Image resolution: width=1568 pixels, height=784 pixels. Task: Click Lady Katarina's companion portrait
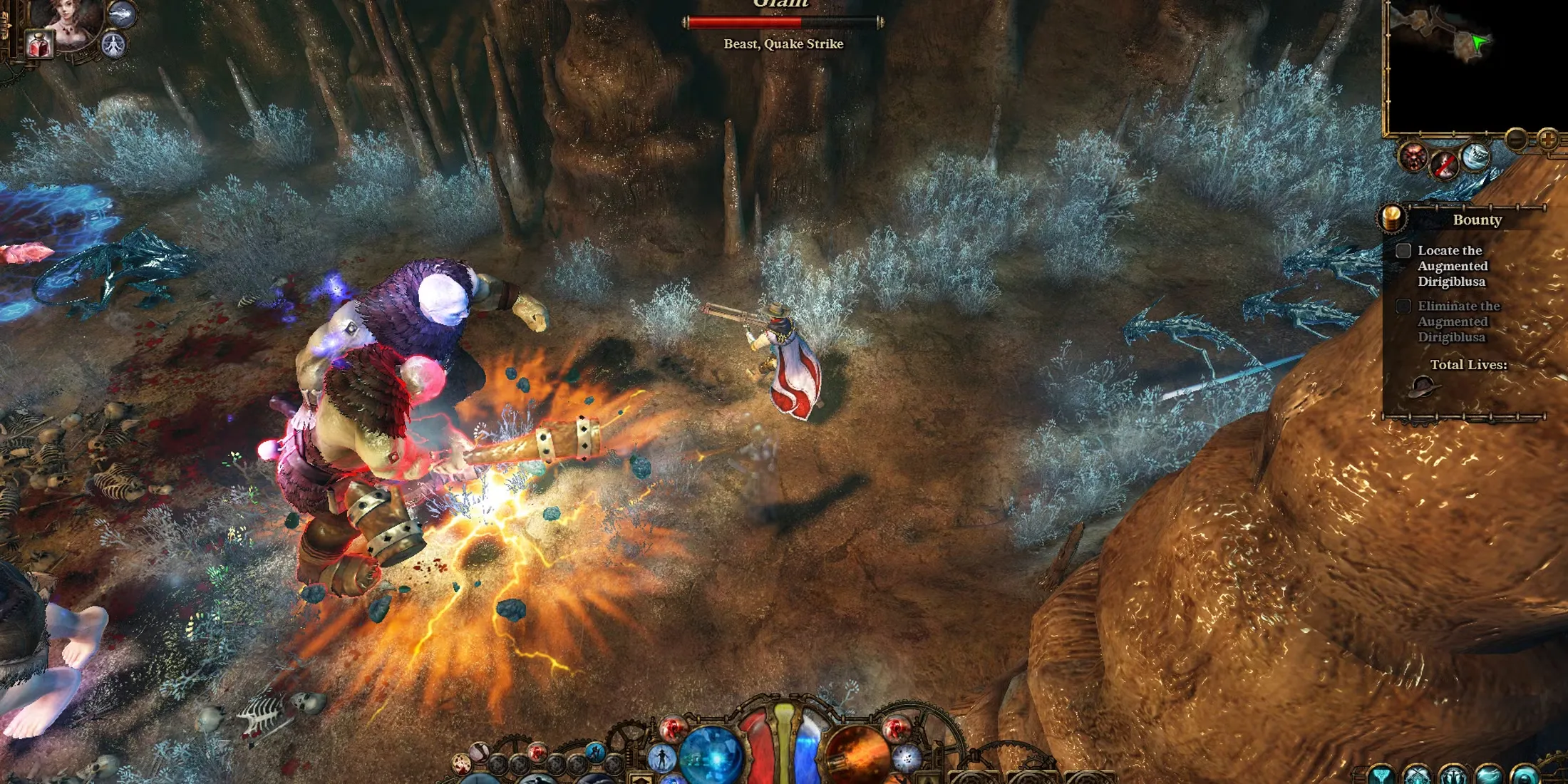point(70,20)
